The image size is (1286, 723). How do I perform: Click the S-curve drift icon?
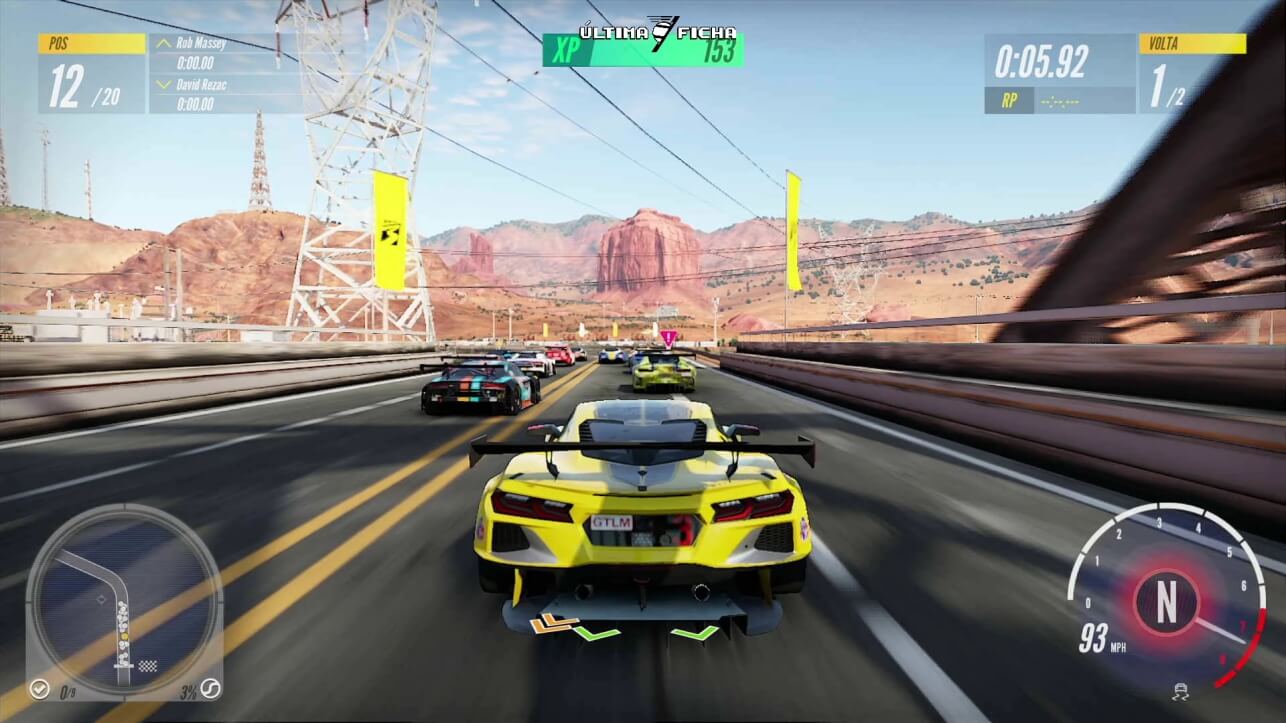pos(209,689)
